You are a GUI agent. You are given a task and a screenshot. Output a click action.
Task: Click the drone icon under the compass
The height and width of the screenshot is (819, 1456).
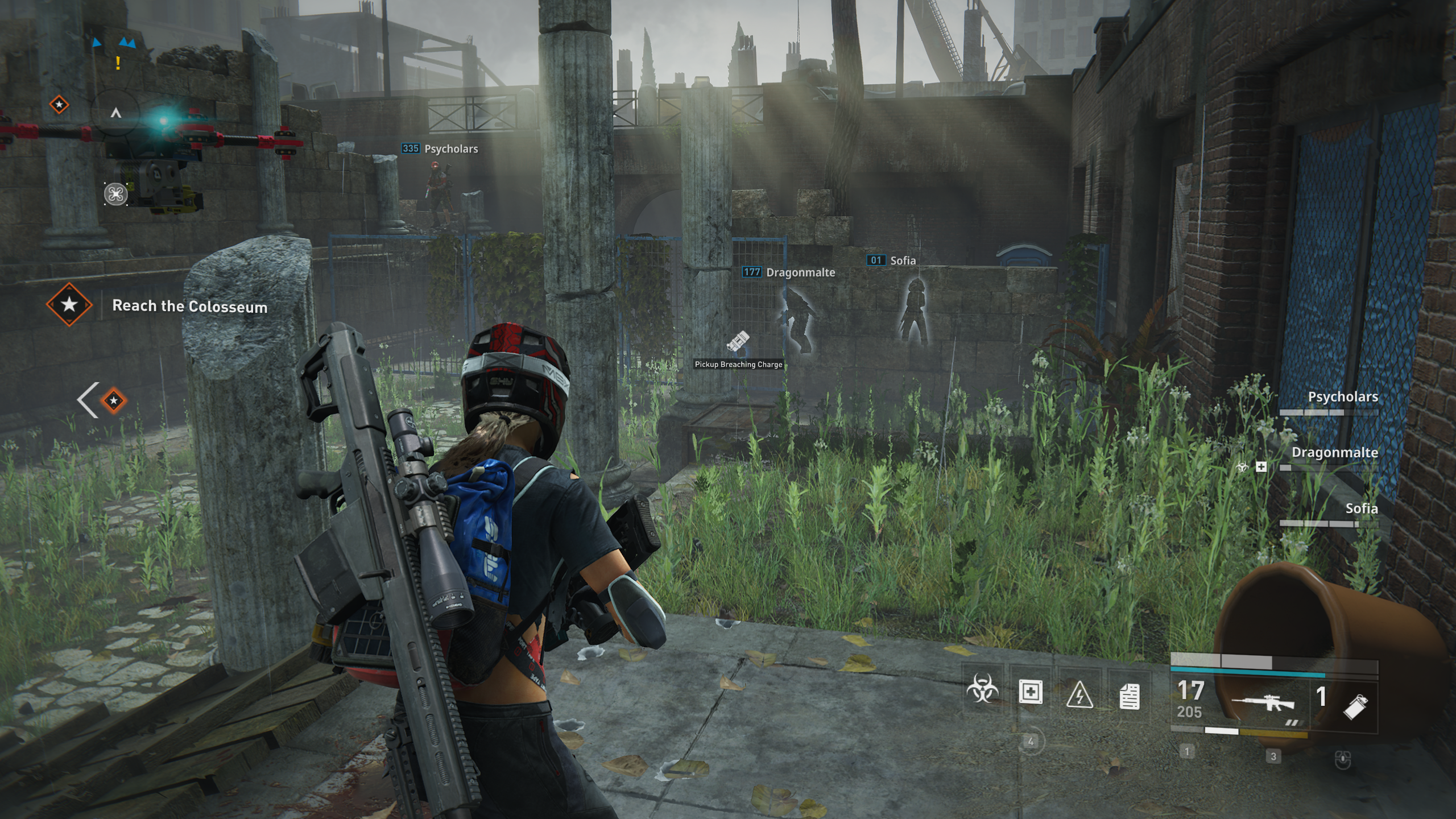tap(115, 195)
